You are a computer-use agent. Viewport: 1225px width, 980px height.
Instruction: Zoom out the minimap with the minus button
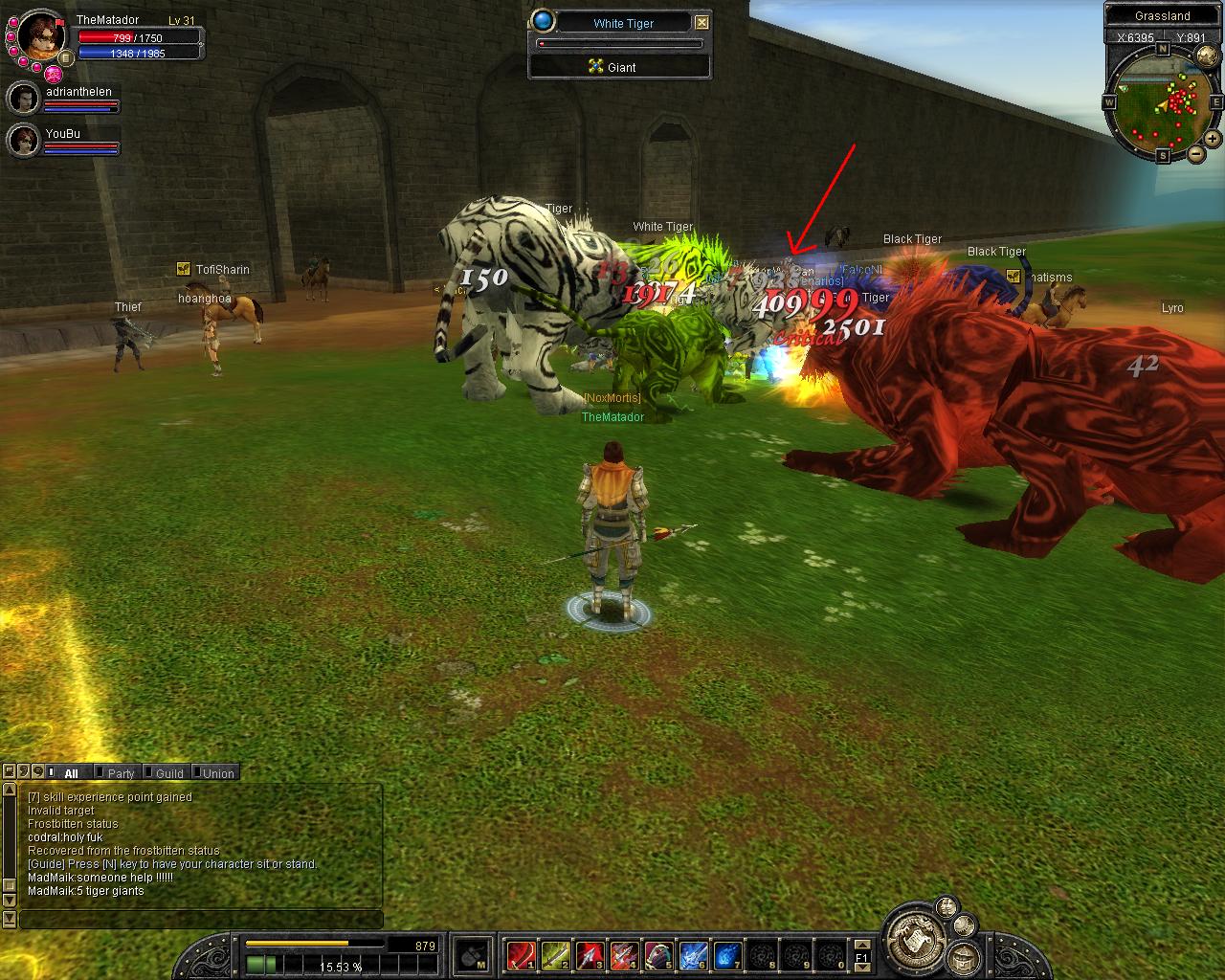1195,153
